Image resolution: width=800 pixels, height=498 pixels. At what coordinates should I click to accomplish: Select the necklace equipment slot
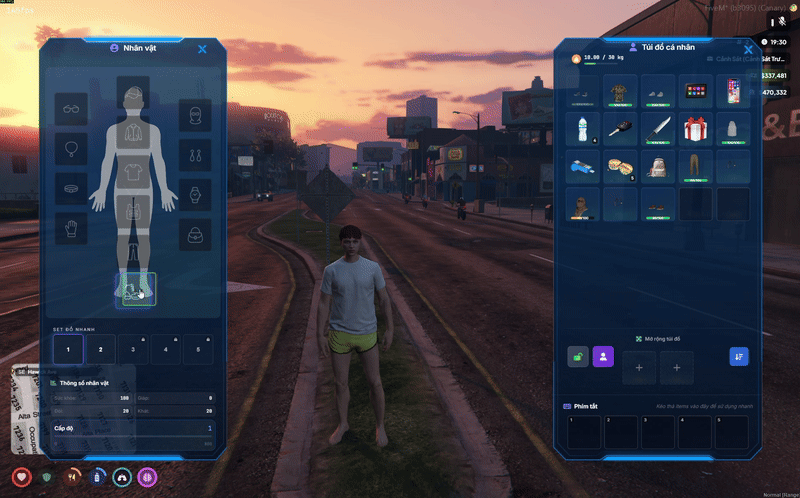click(x=71, y=149)
